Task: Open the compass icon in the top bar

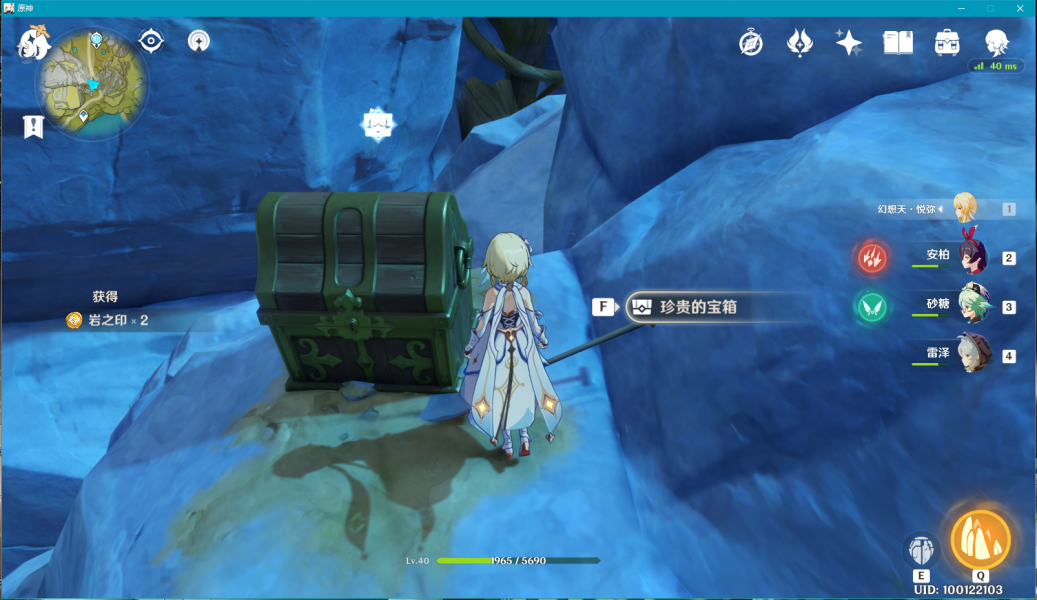Action: click(x=751, y=43)
